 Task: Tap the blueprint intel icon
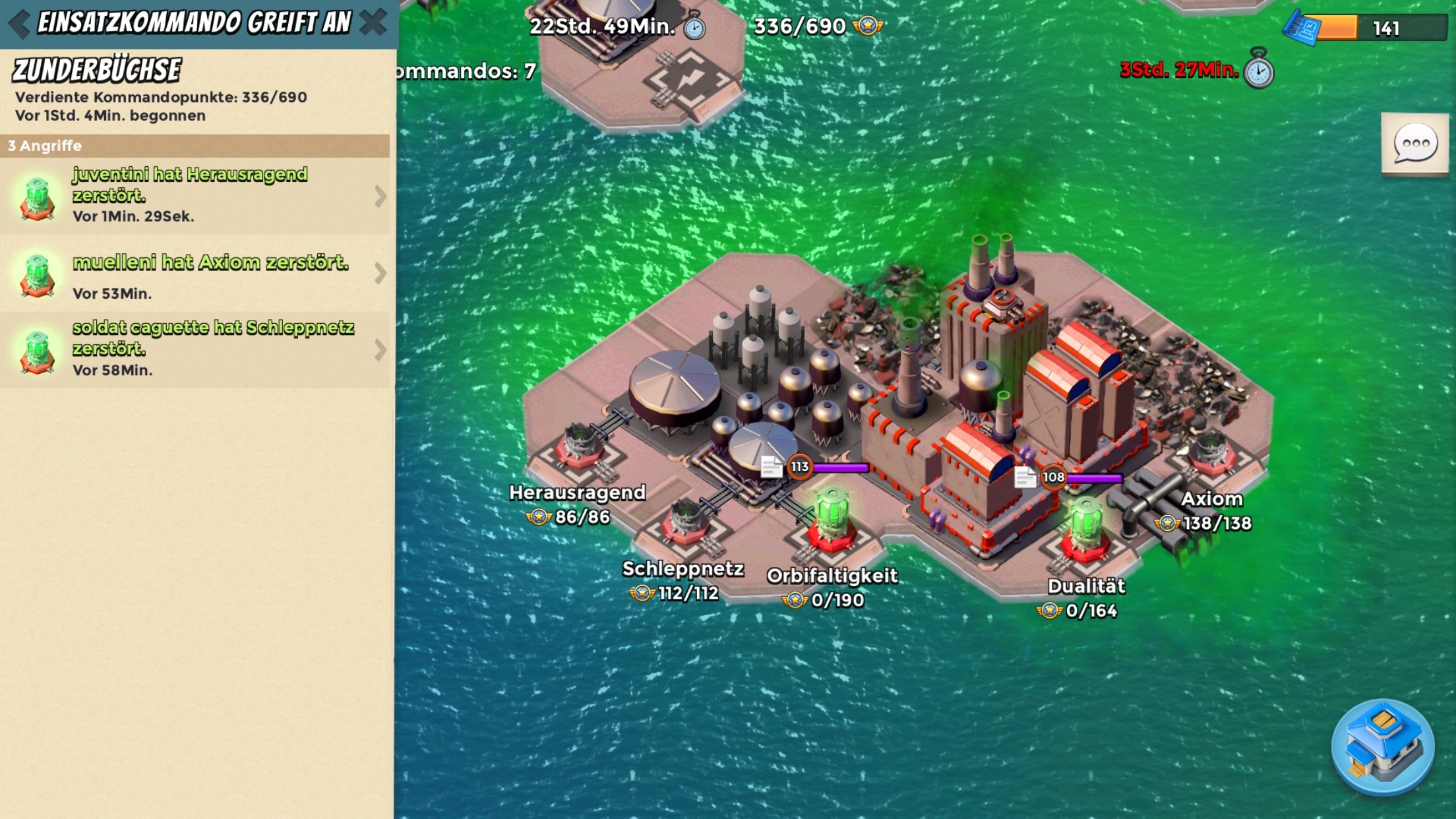coord(1302,28)
